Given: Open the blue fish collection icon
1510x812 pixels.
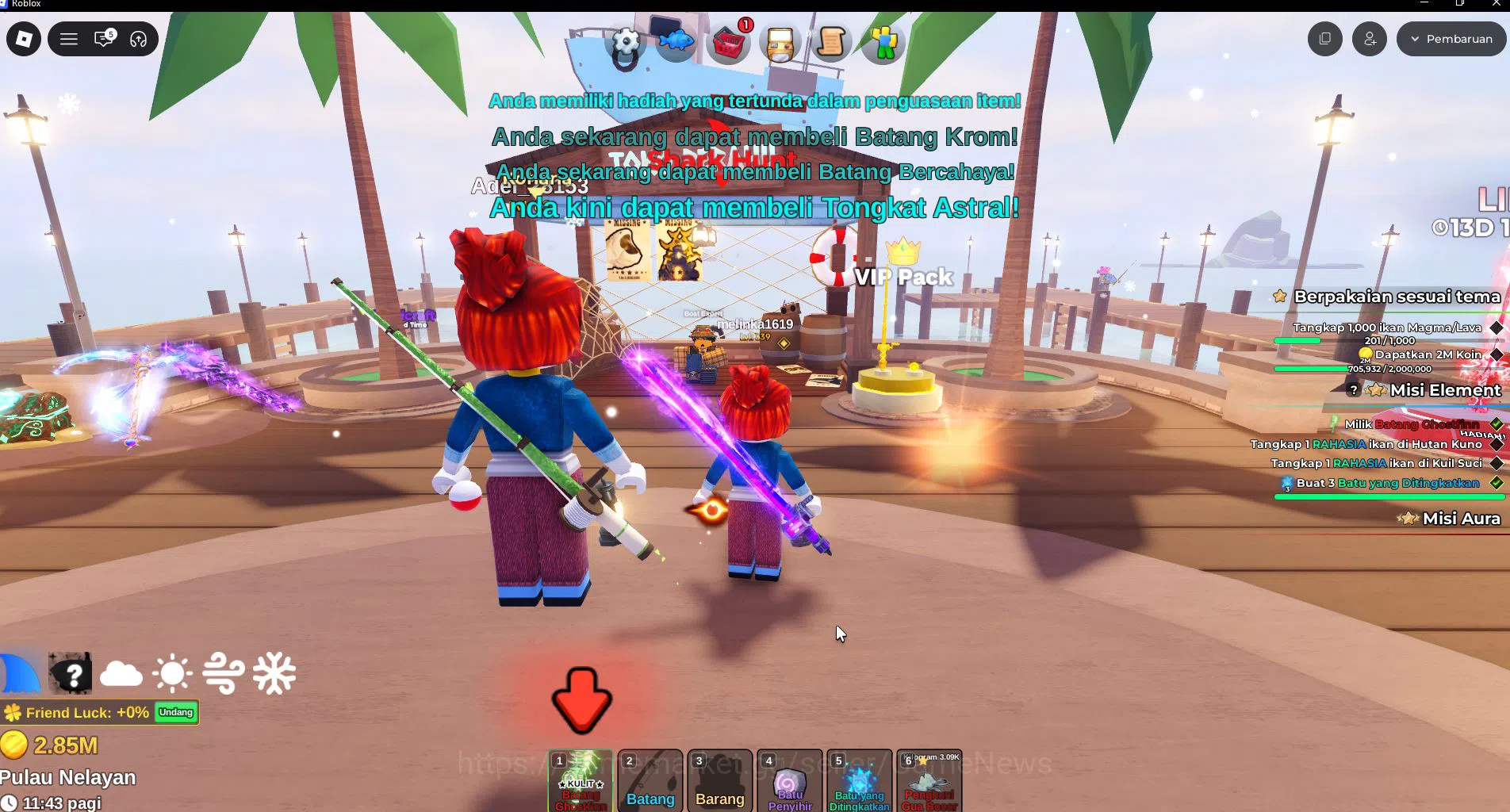Looking at the screenshot, I should point(675,40).
